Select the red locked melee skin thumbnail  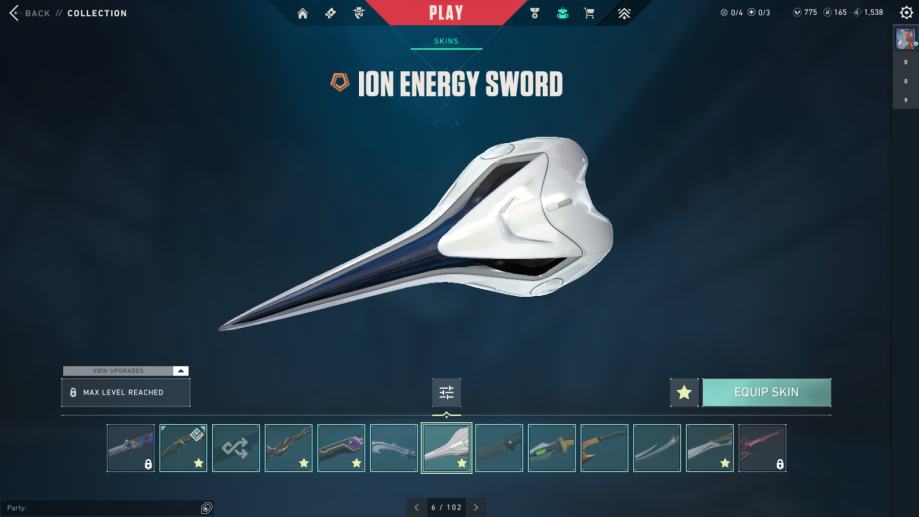pyautogui.click(x=762, y=447)
